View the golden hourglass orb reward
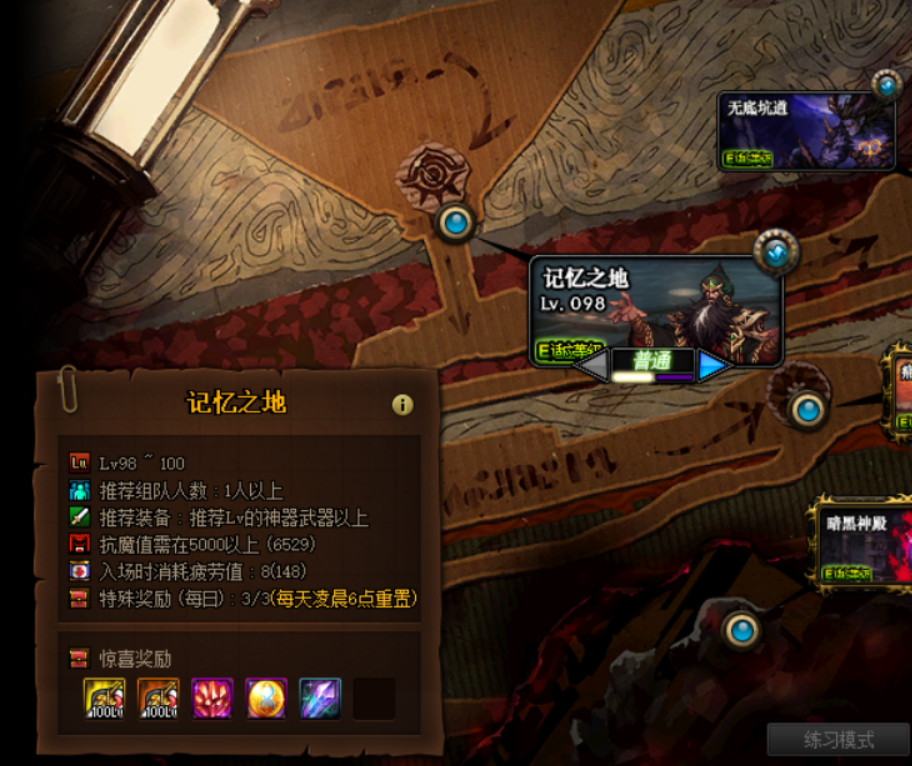Image resolution: width=912 pixels, height=766 pixels. (266, 698)
